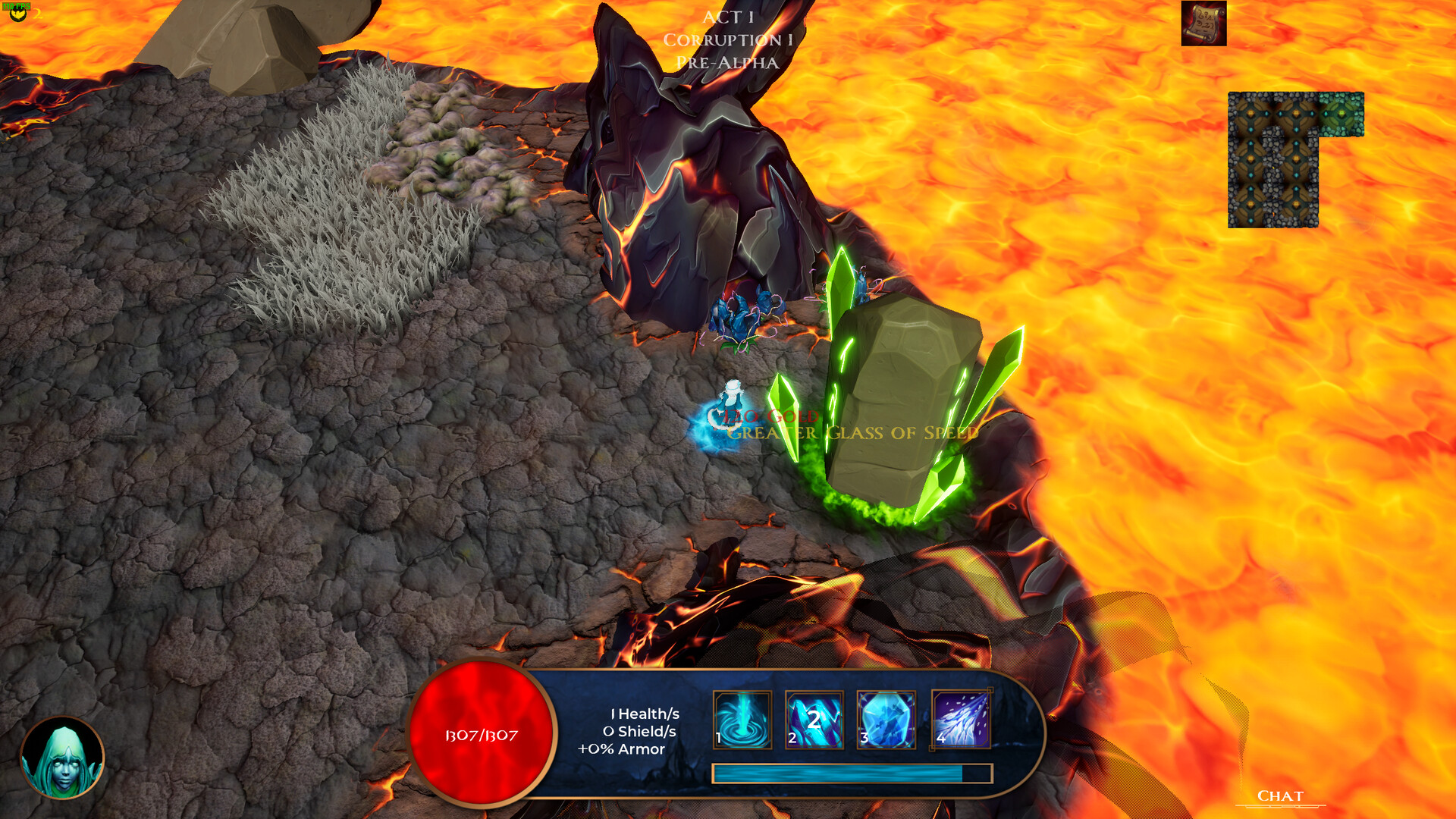The image size is (1456, 819).
Task: Click the Pre-Alpha label at the top
Action: (x=728, y=63)
